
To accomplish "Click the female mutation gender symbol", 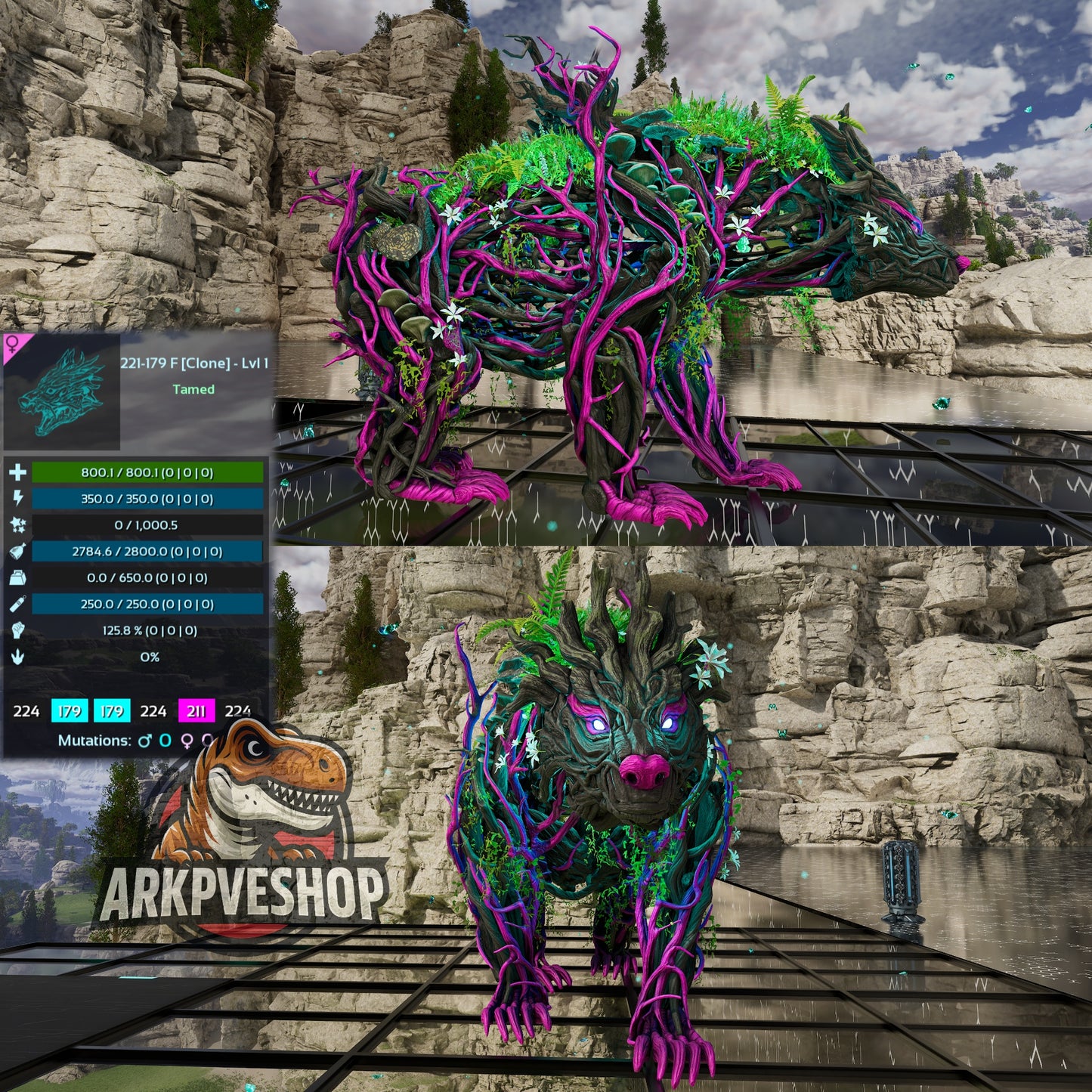I will click(186, 741).
